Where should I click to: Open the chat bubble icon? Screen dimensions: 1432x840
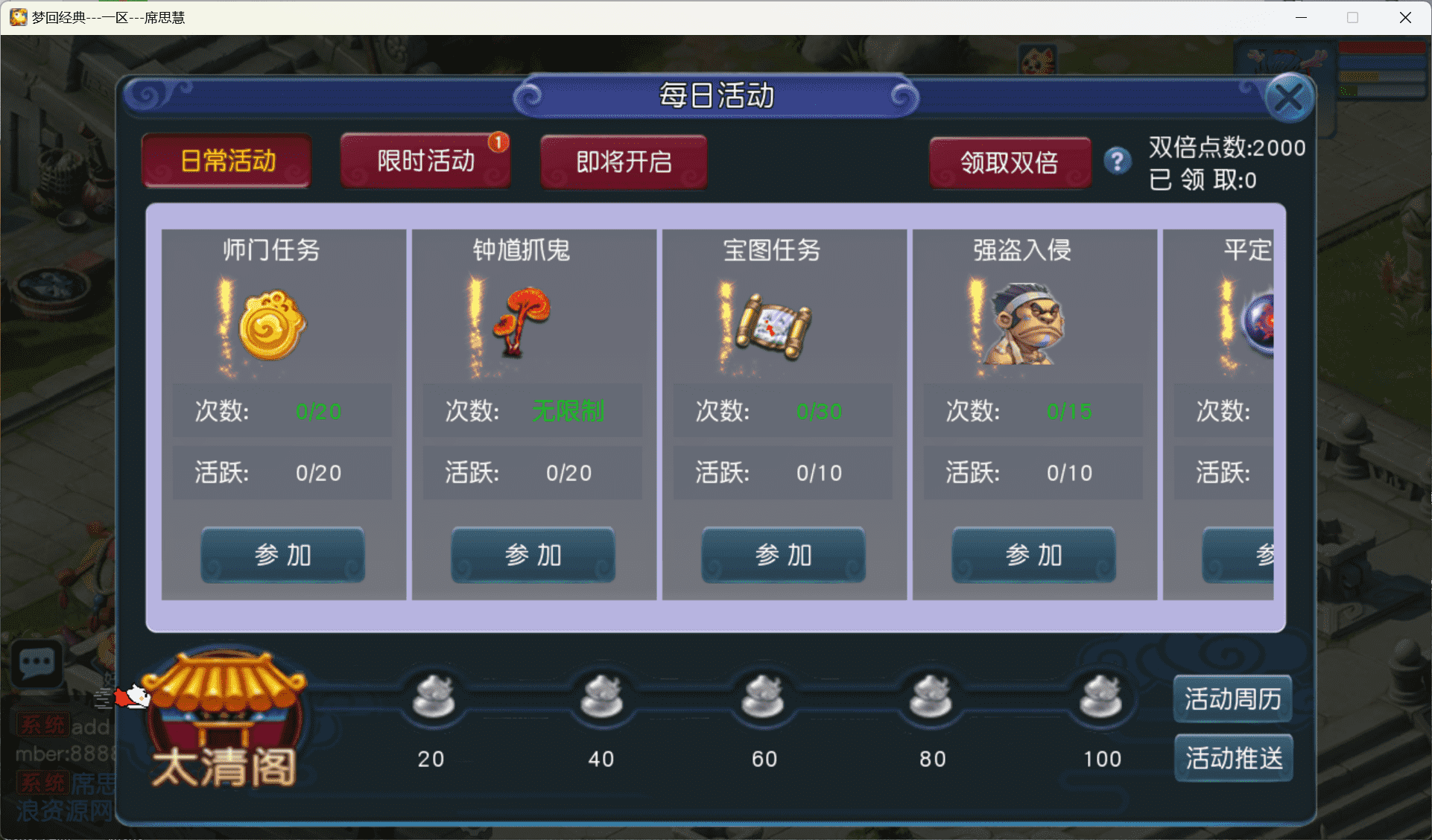click(x=35, y=662)
